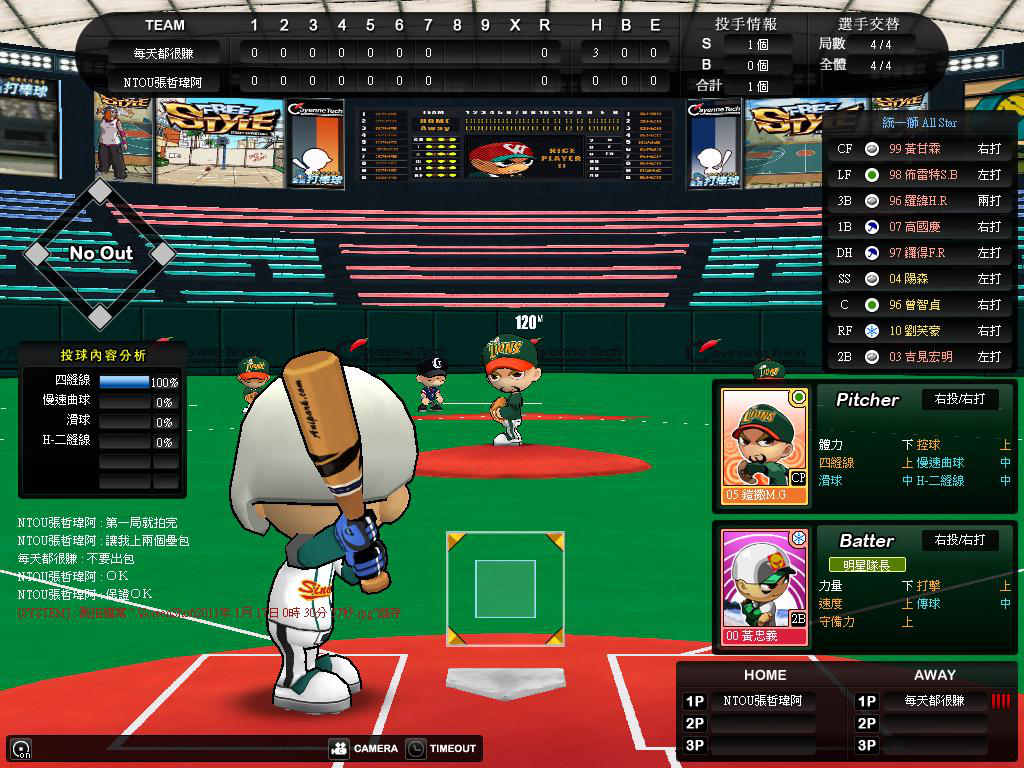This screenshot has height=768, width=1024.
Task: Select HOME 1P player NTOU張哲瑋阿
Action: [x=763, y=701]
